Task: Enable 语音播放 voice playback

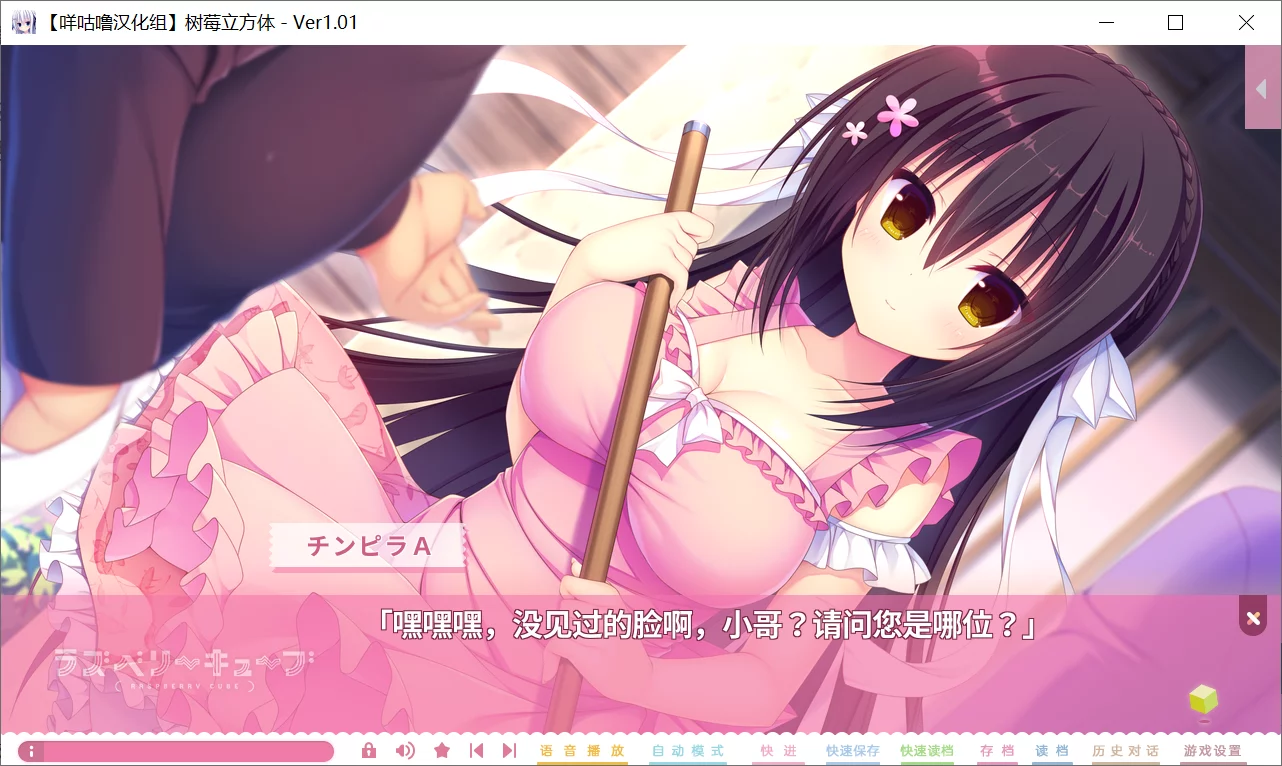Action: (x=582, y=749)
